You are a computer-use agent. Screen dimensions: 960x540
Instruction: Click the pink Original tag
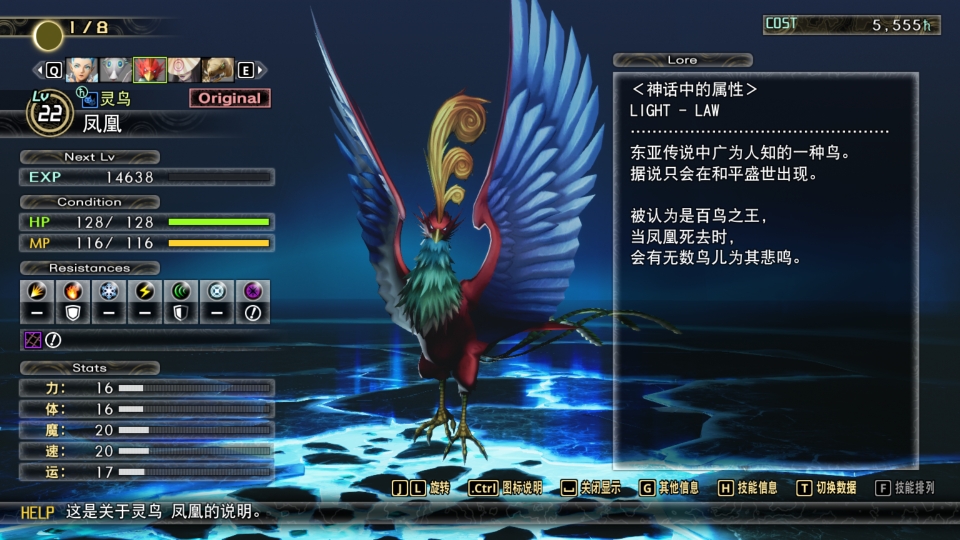point(229,98)
